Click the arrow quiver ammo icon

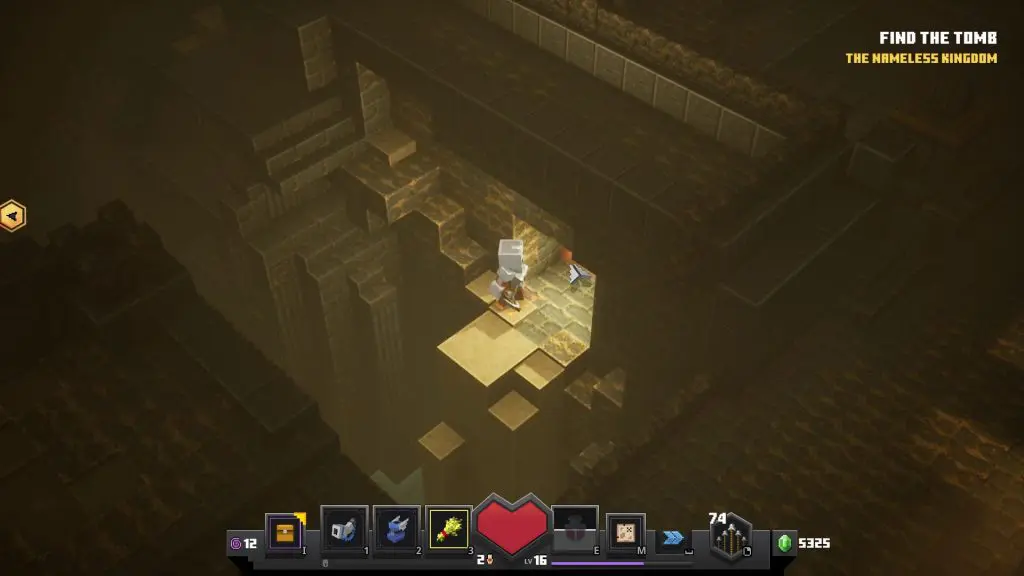pos(733,540)
